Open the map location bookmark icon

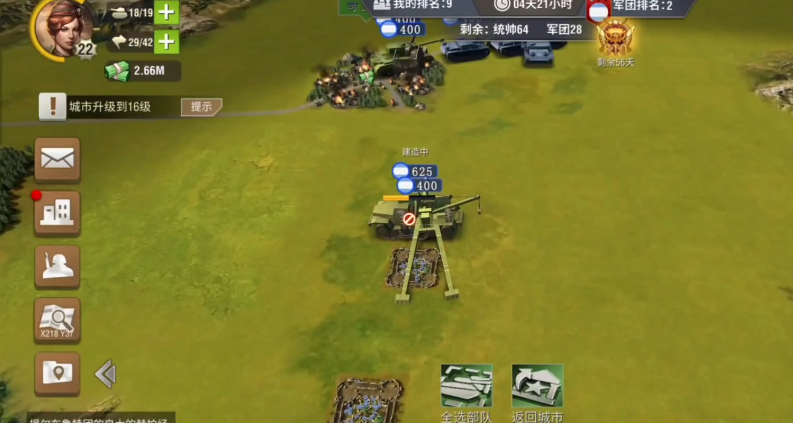57,373
